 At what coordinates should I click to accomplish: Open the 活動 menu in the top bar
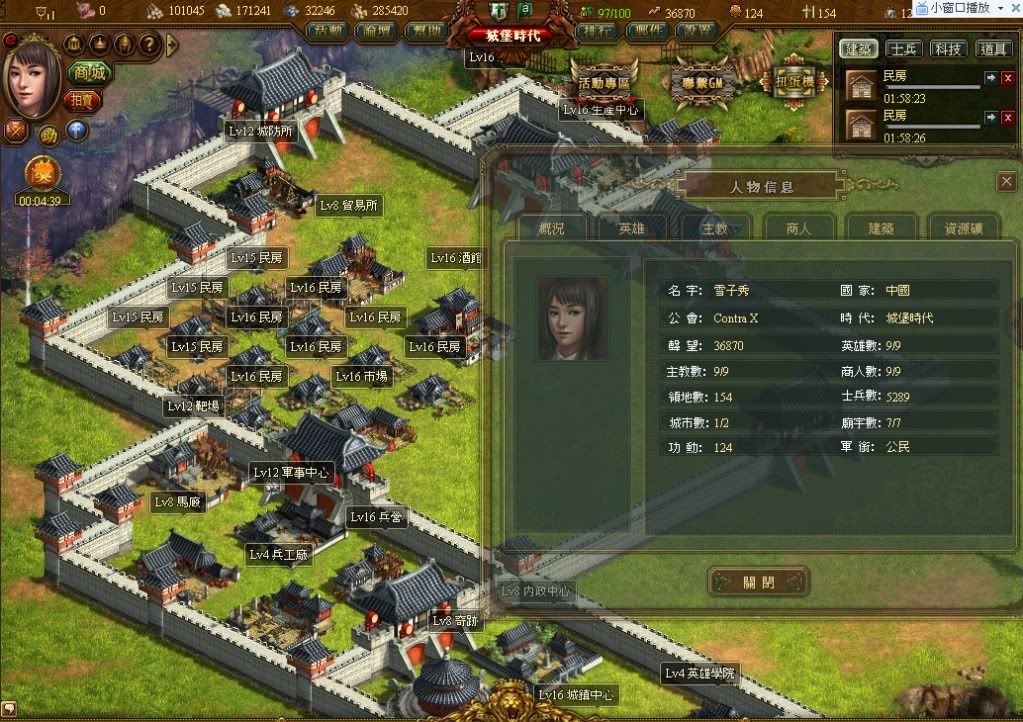click(x=325, y=30)
